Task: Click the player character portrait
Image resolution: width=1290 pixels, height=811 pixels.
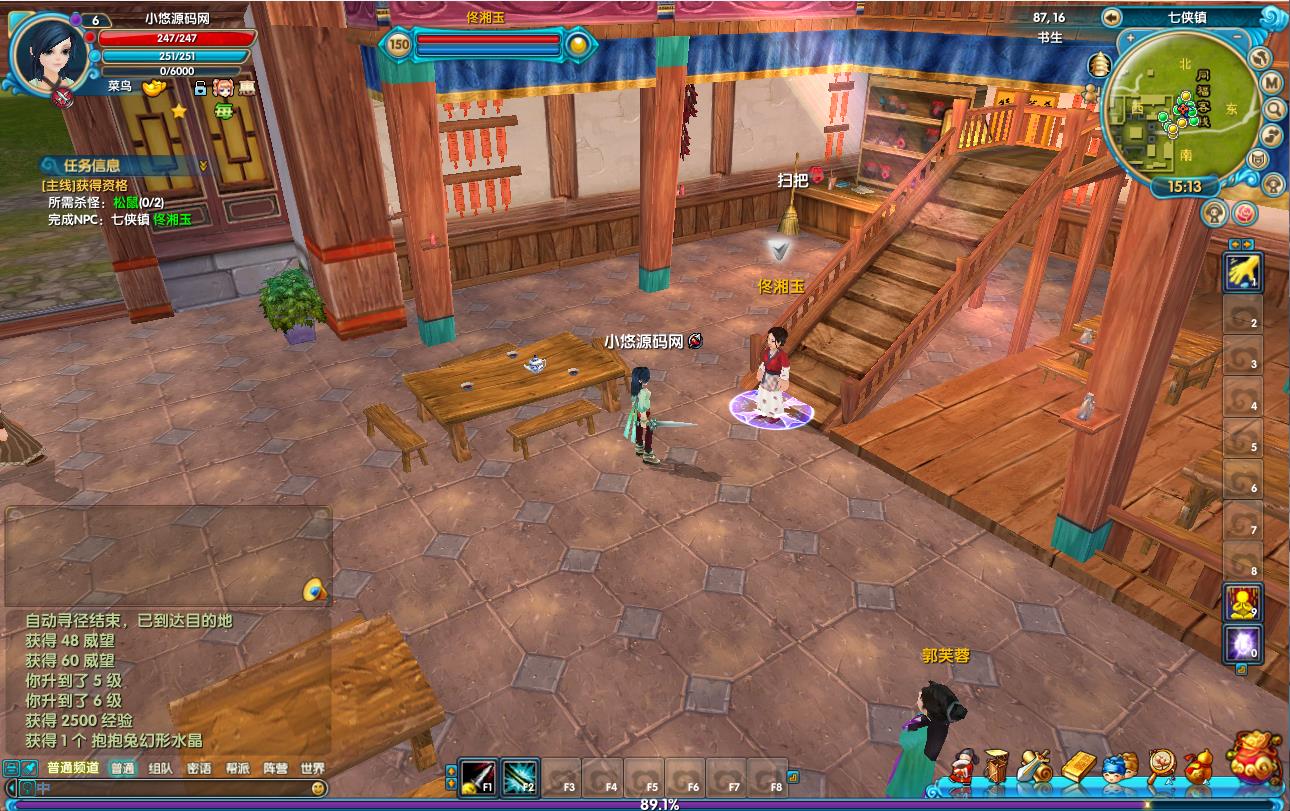Action: [47, 50]
